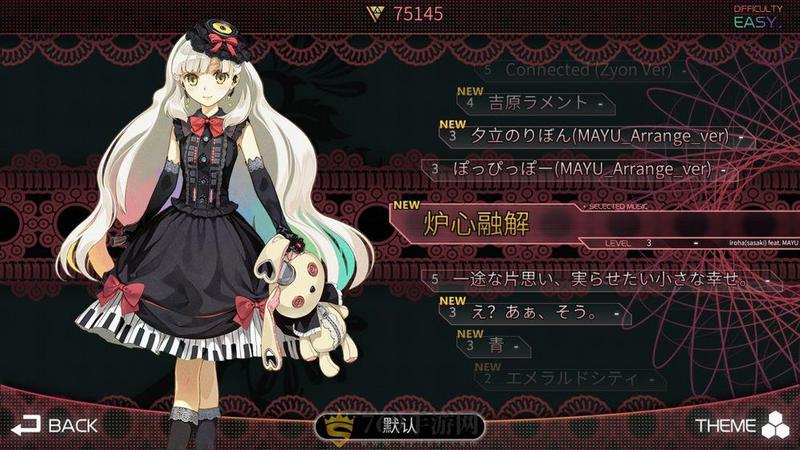
Task: Open the THEME selector
Action: (742, 425)
